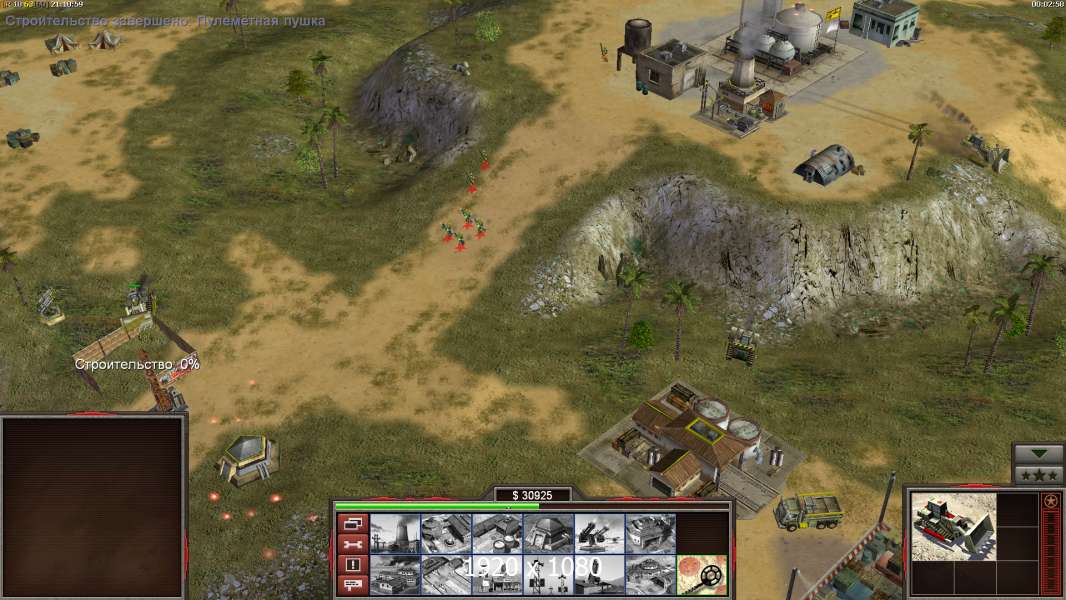The width and height of the screenshot is (1066, 600).
Task: Click the green down-arrow button
Action: (x=1038, y=455)
